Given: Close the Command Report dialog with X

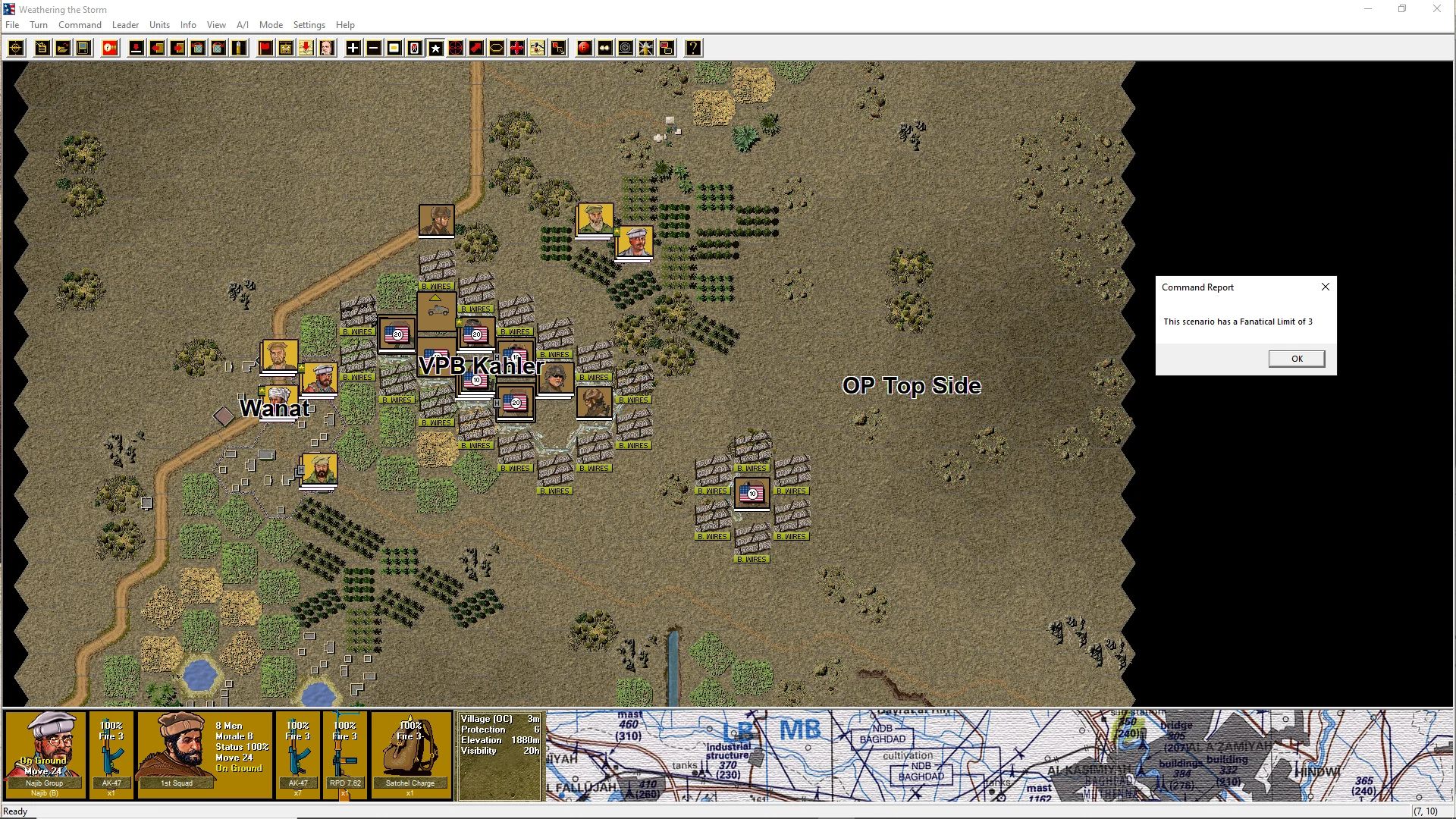Looking at the screenshot, I should pyautogui.click(x=1325, y=287).
